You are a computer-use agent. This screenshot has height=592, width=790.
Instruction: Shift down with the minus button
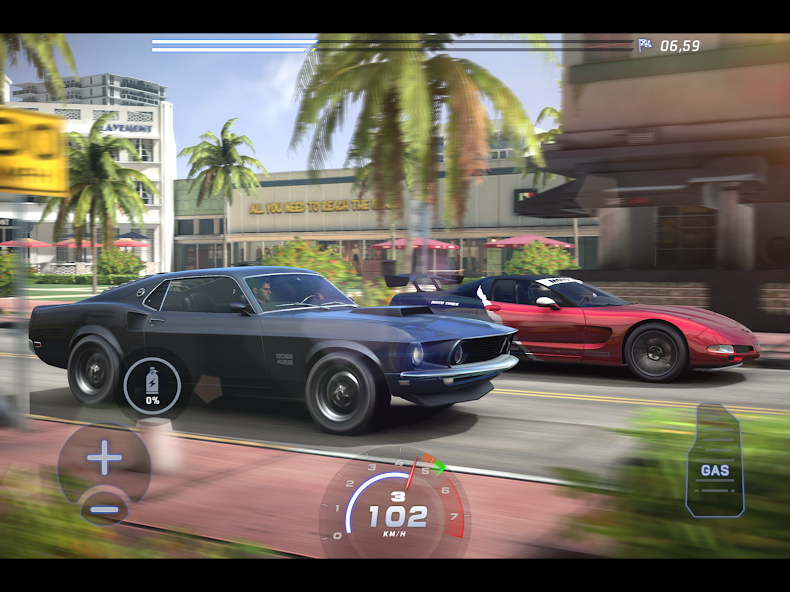point(104,508)
